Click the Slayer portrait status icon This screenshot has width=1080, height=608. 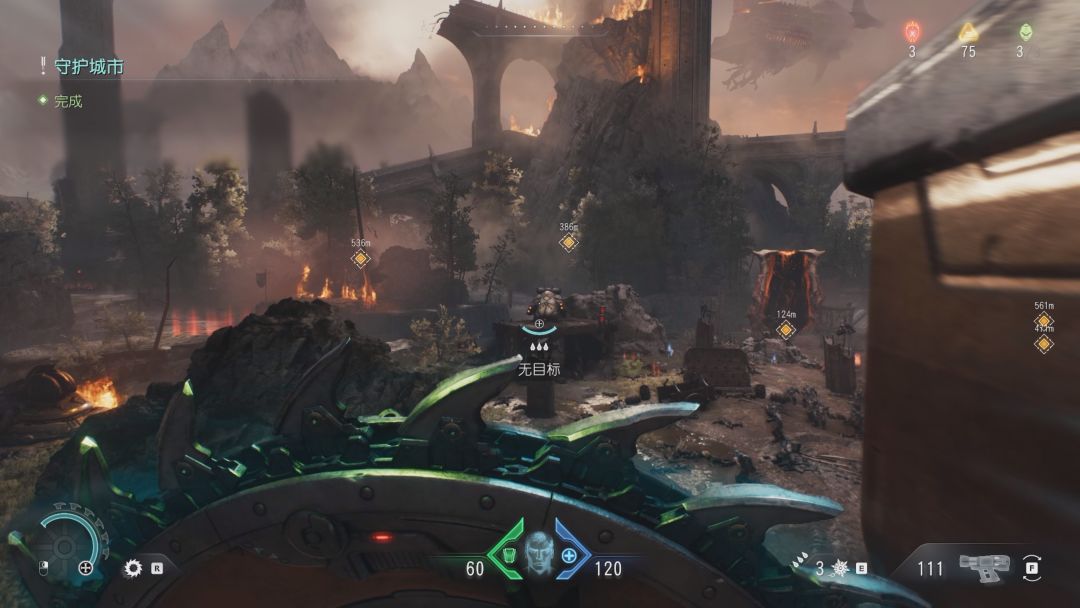[x=540, y=553]
